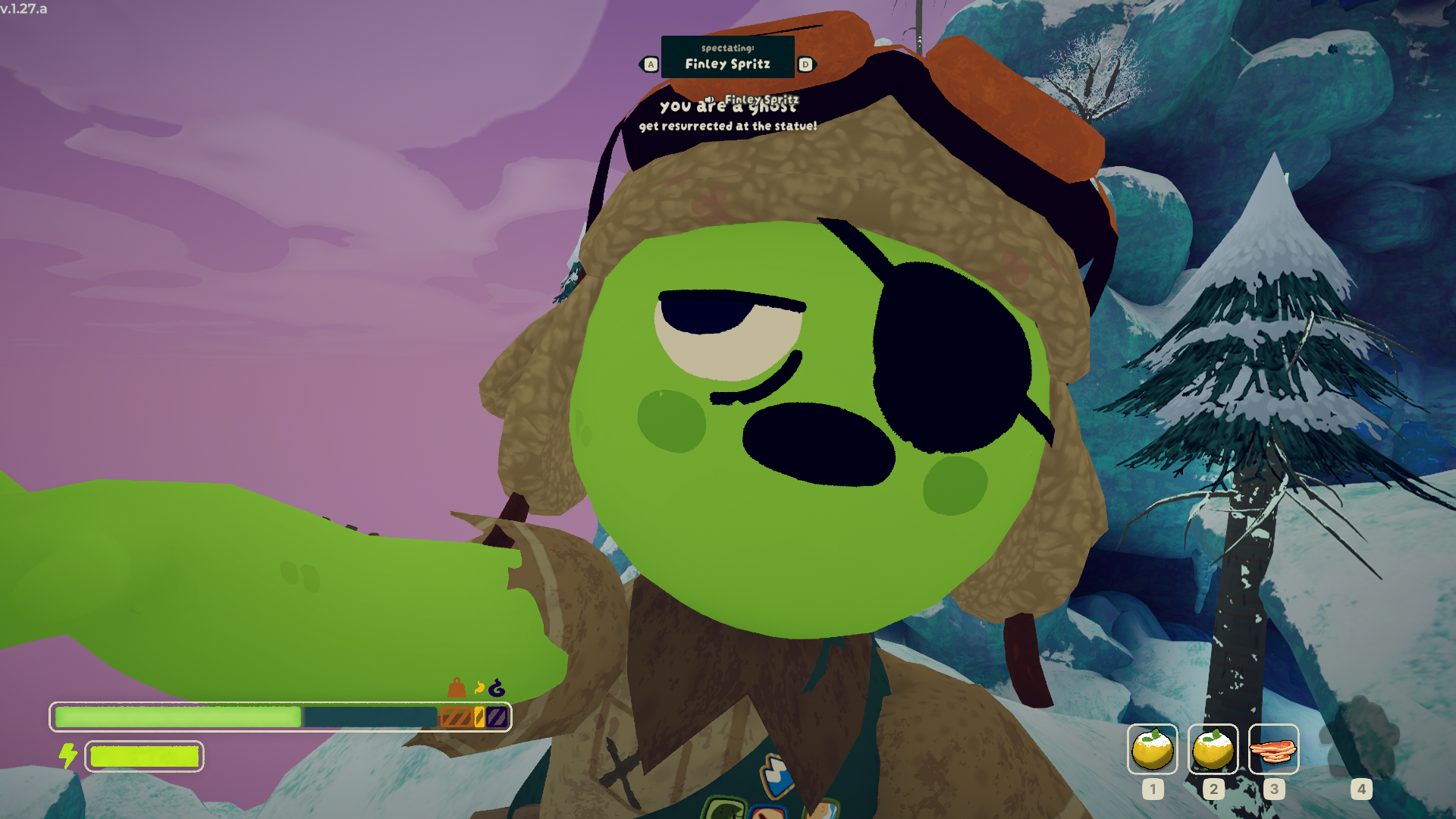
Task: Click the yellow hunger status icon
Action: [479, 689]
